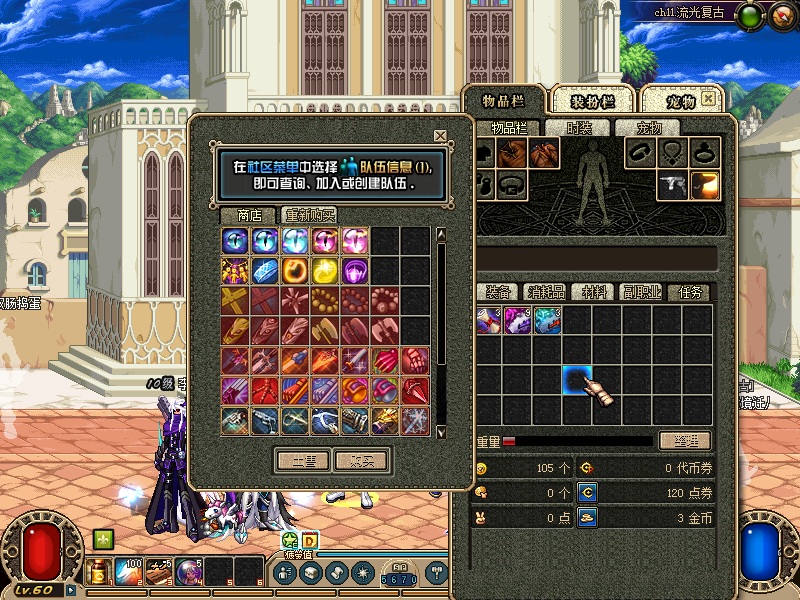Show the 材料 materials category
This screenshot has width=800, height=600.
(594, 292)
